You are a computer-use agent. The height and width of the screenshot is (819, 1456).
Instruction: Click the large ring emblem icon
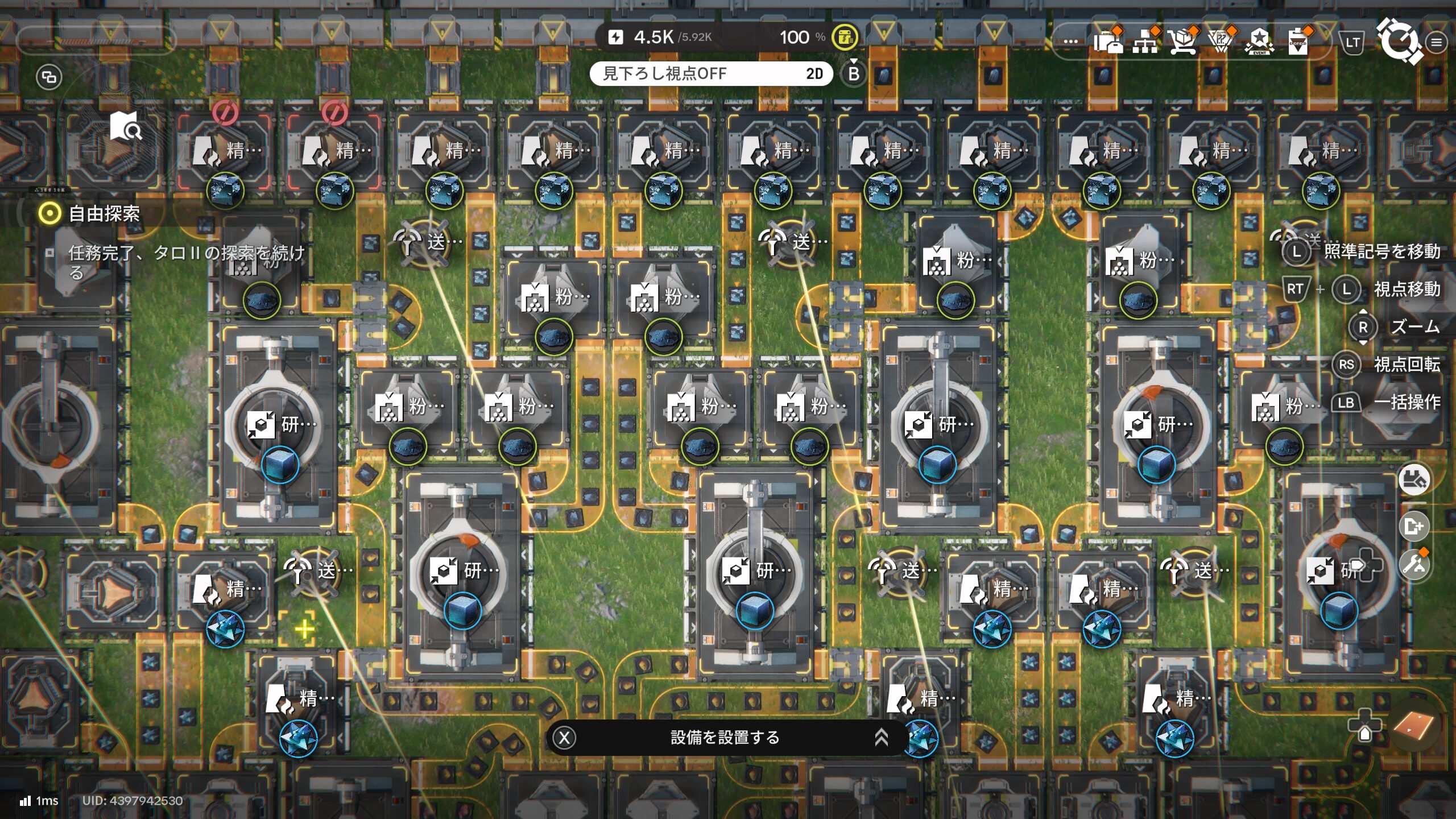point(1399,40)
